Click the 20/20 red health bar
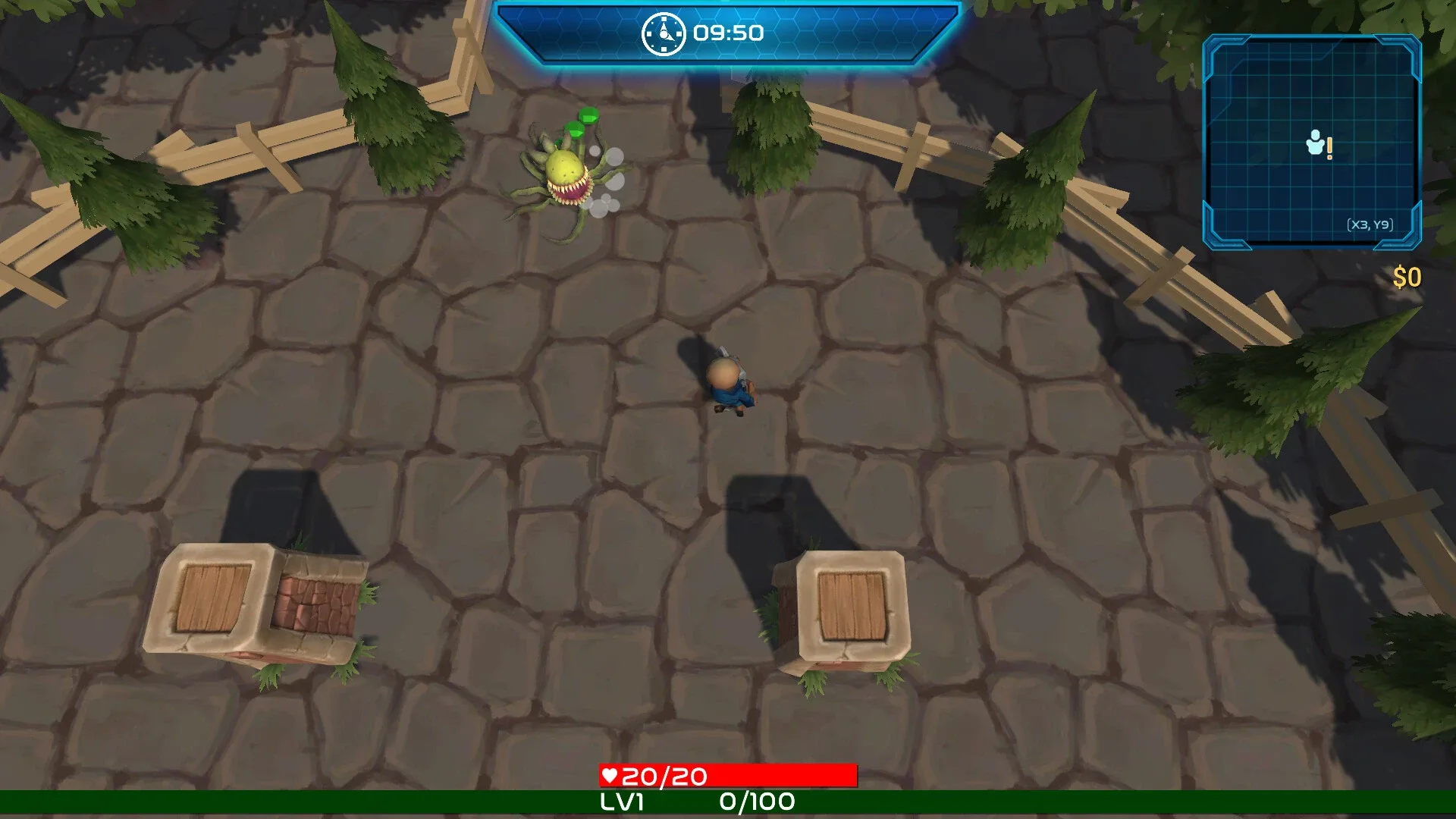Viewport: 1456px width, 819px height. pyautogui.click(x=728, y=776)
